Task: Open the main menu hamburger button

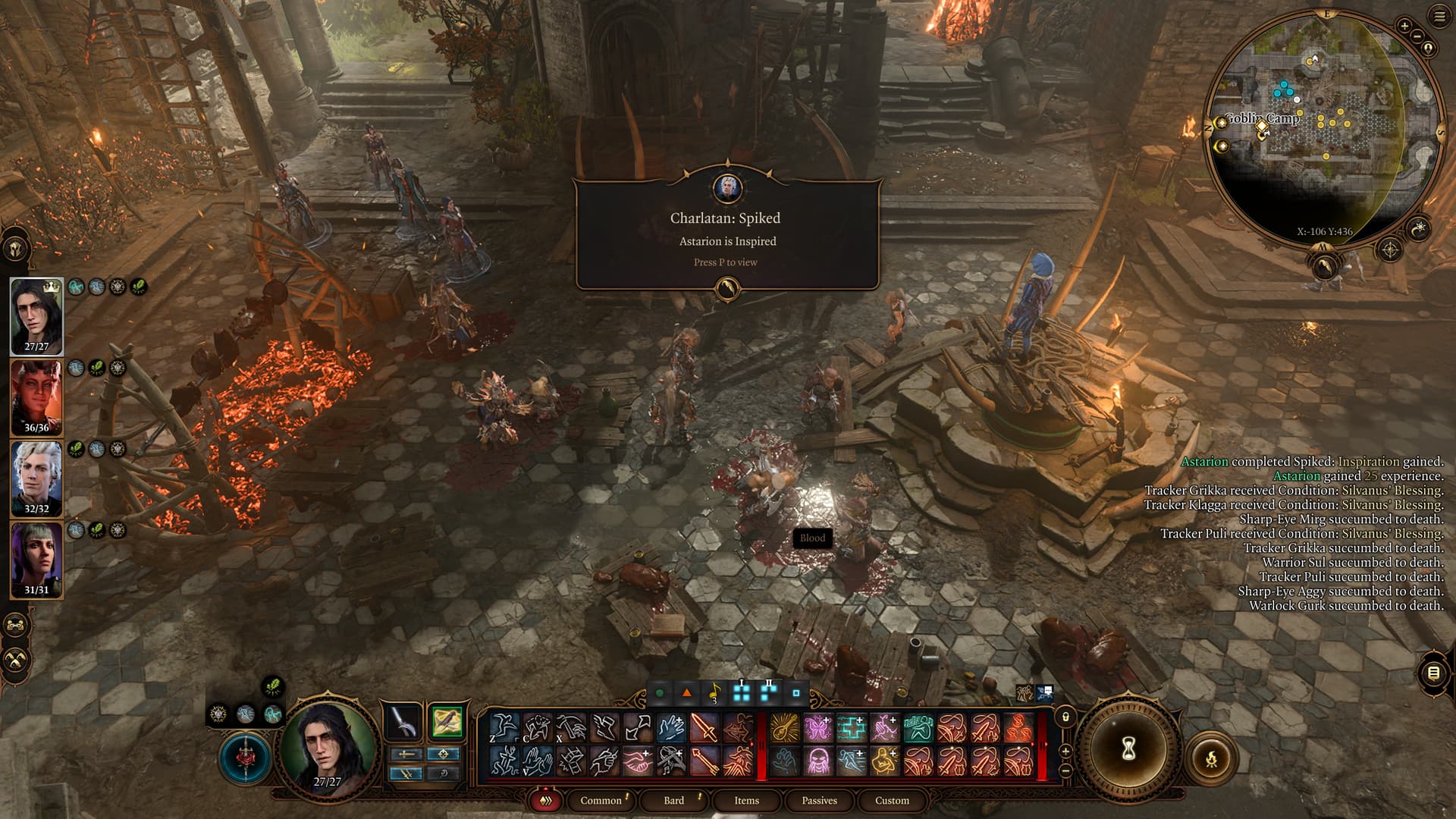Action: click(x=1439, y=17)
